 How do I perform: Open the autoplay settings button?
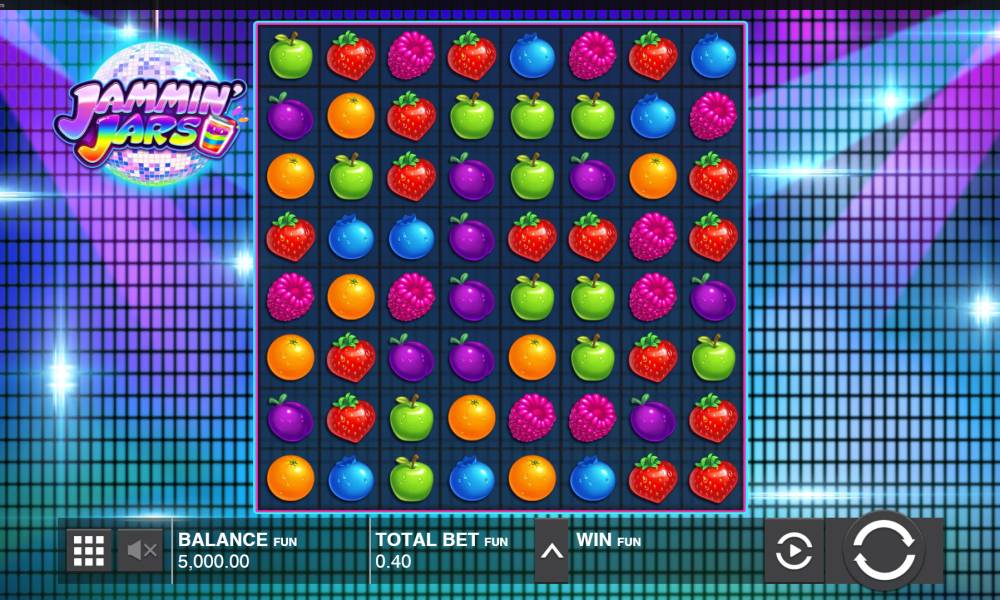[x=794, y=550]
